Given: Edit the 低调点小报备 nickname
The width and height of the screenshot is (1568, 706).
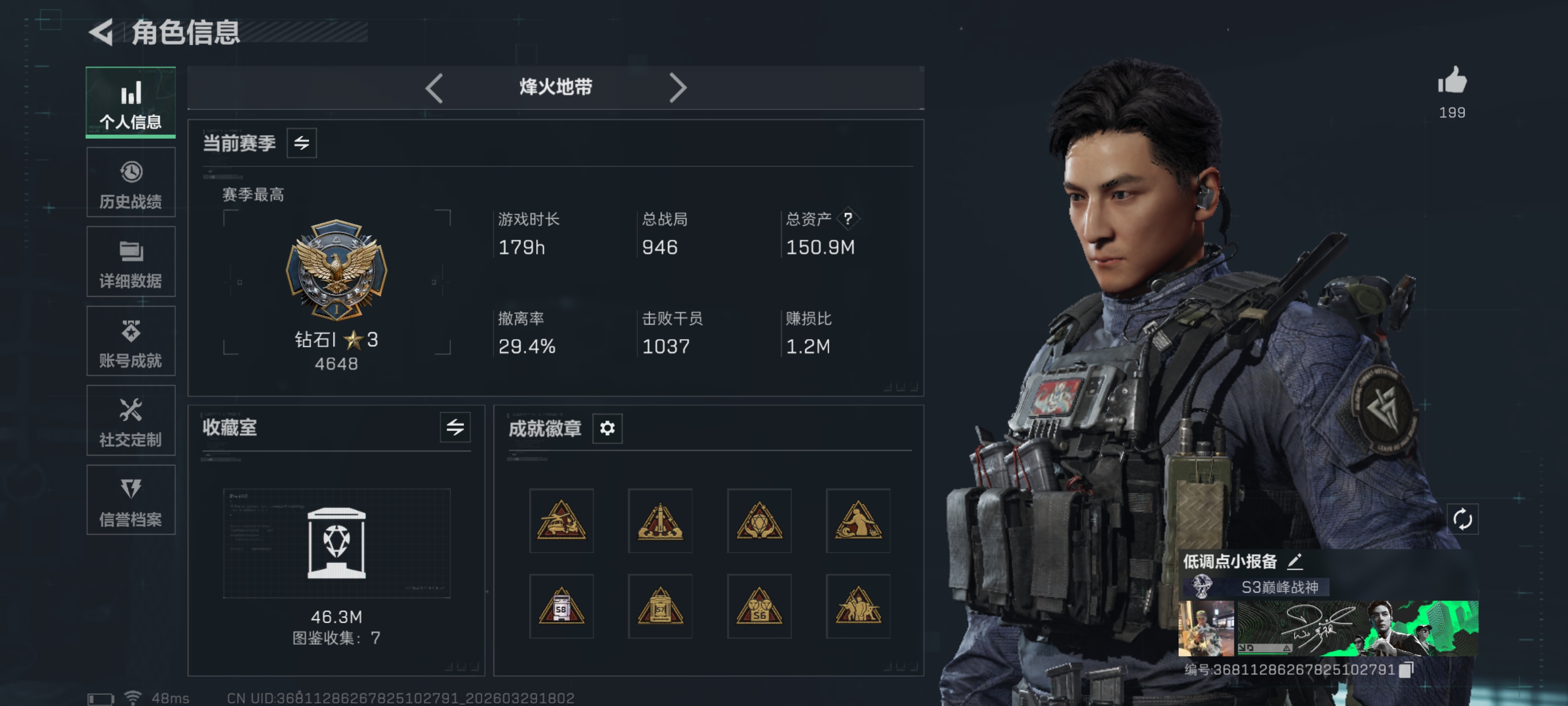Looking at the screenshot, I should 1295,561.
